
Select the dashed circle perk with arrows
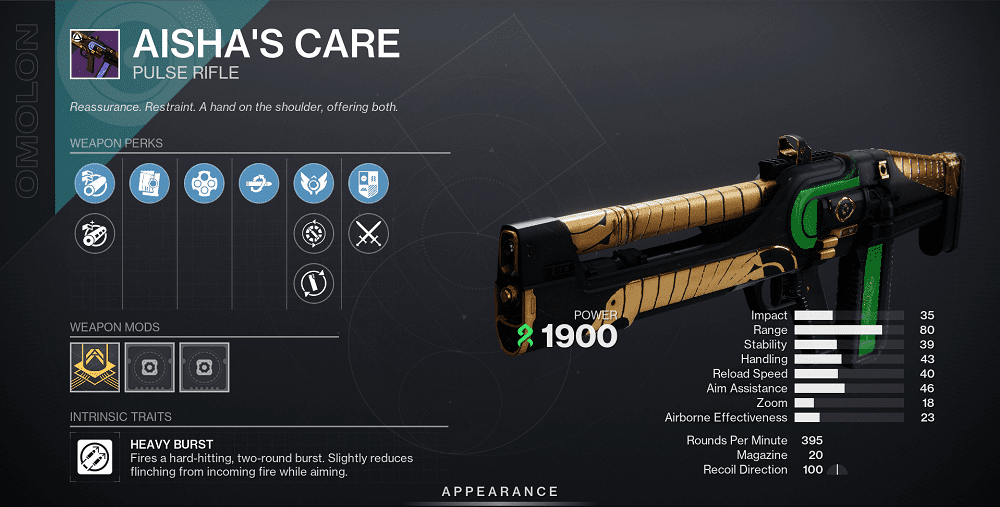(313, 235)
